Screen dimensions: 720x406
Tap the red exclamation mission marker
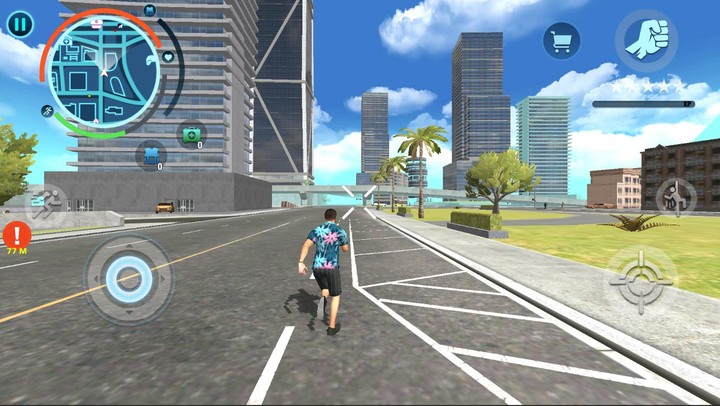click(17, 236)
